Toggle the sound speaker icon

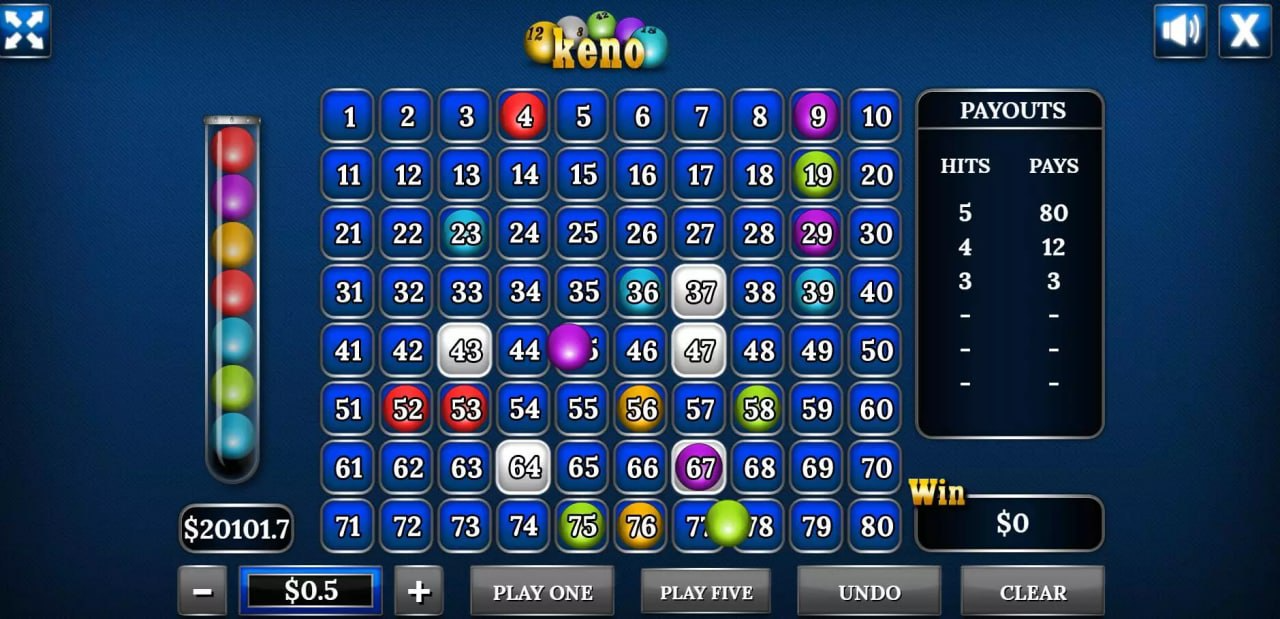pyautogui.click(x=1180, y=31)
